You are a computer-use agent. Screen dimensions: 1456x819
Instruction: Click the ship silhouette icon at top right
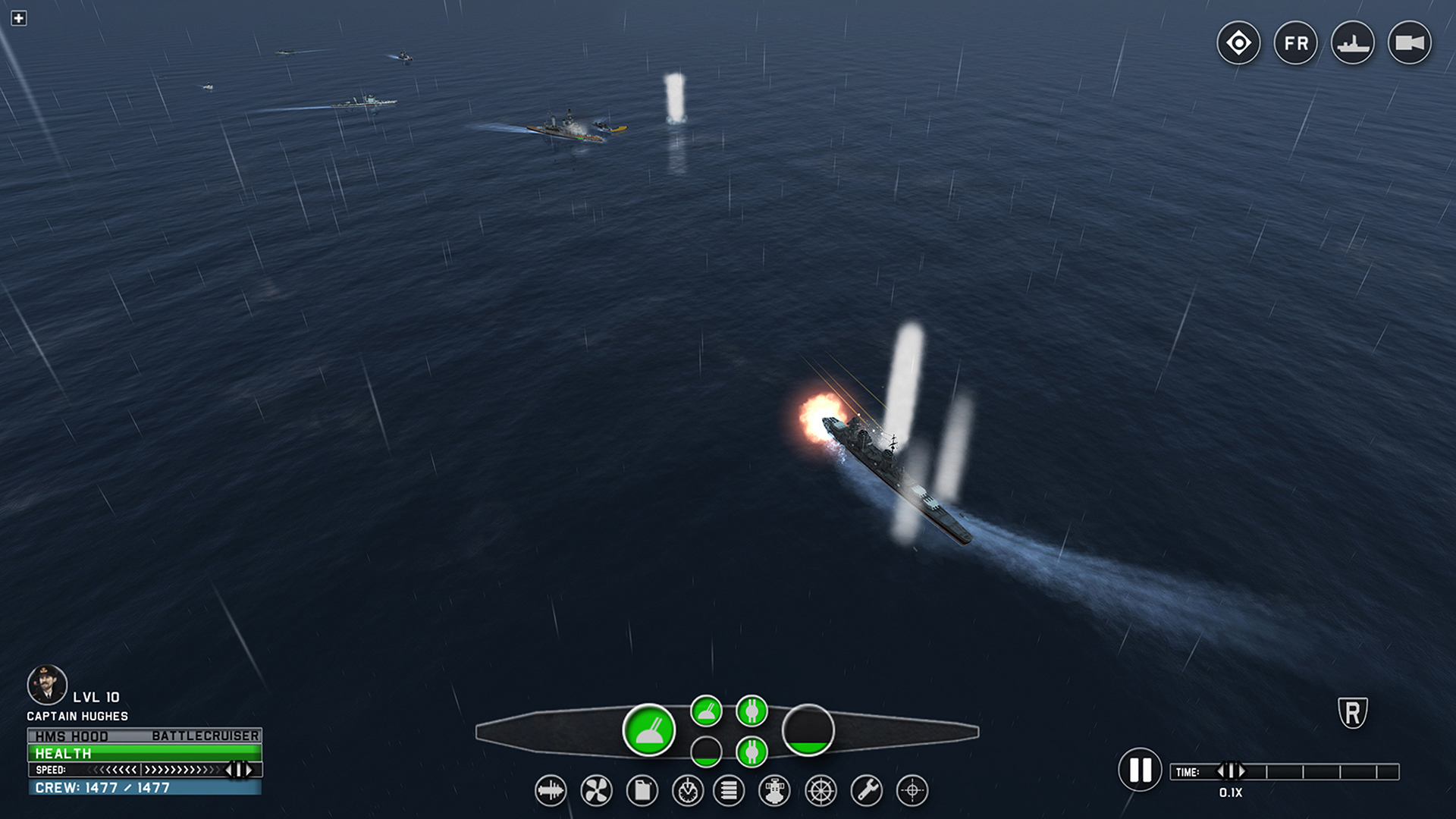tap(1351, 43)
